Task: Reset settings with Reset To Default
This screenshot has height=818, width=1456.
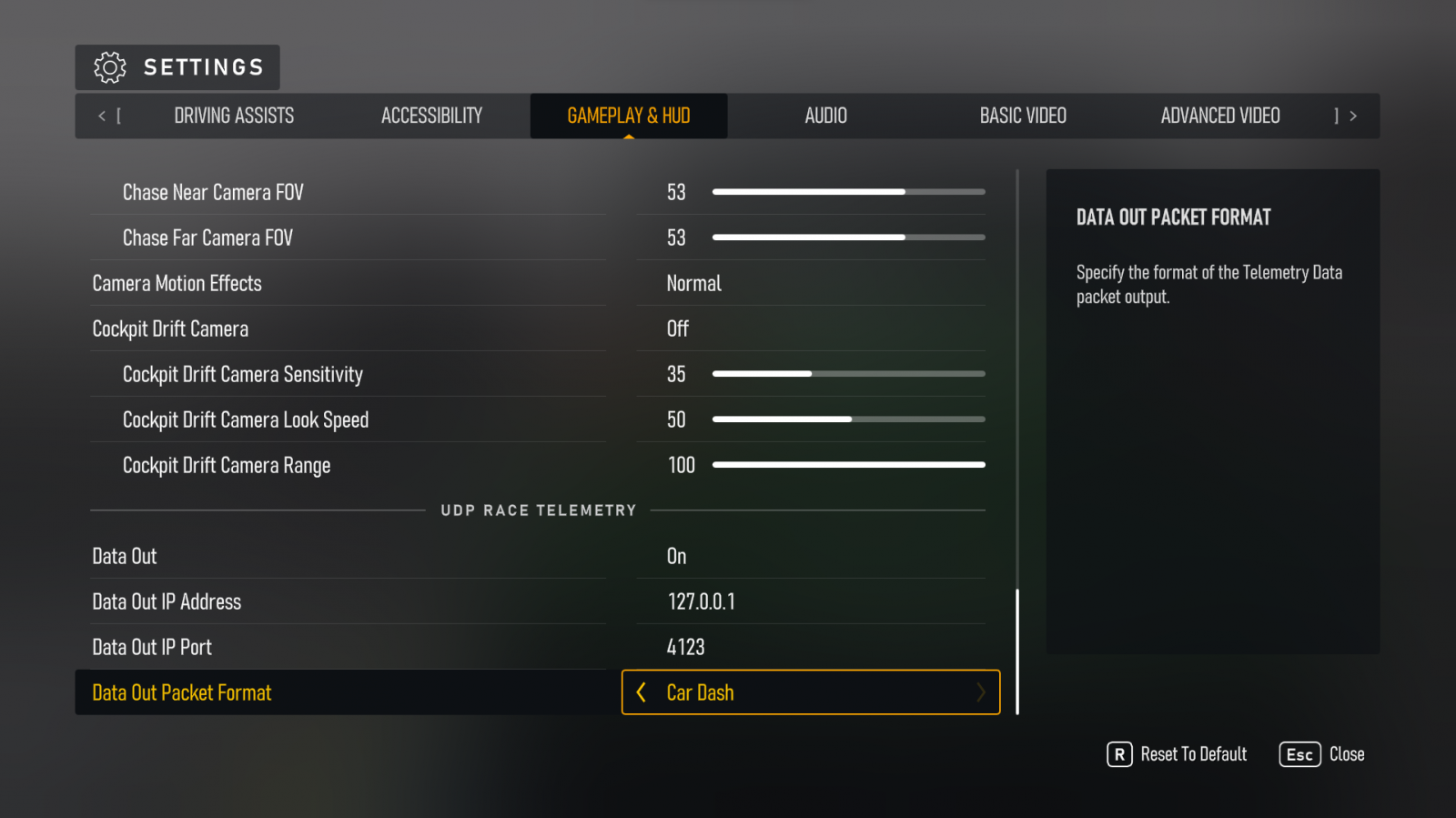Action: [x=1177, y=754]
